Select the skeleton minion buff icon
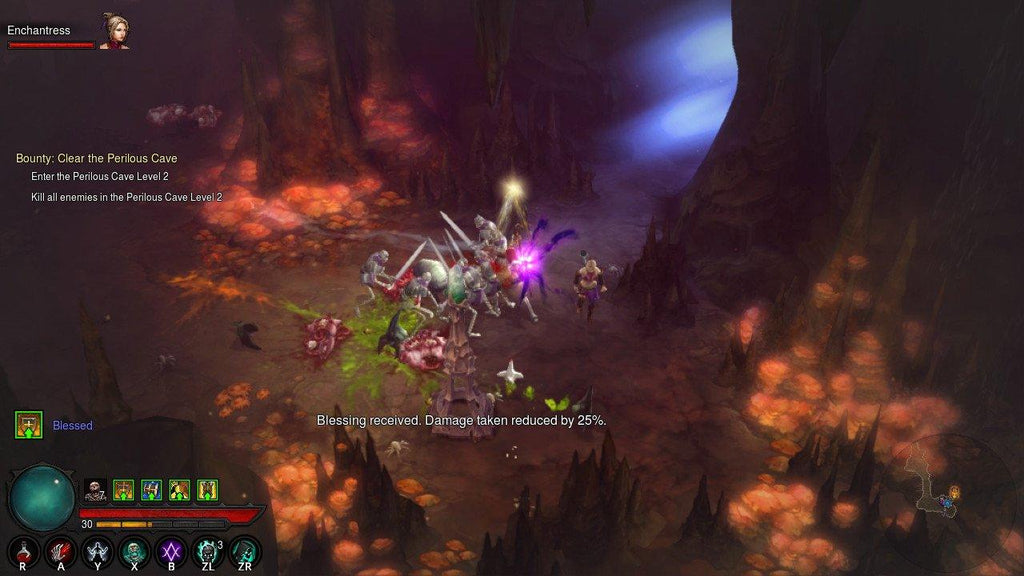Image resolution: width=1024 pixels, height=576 pixels. point(95,490)
